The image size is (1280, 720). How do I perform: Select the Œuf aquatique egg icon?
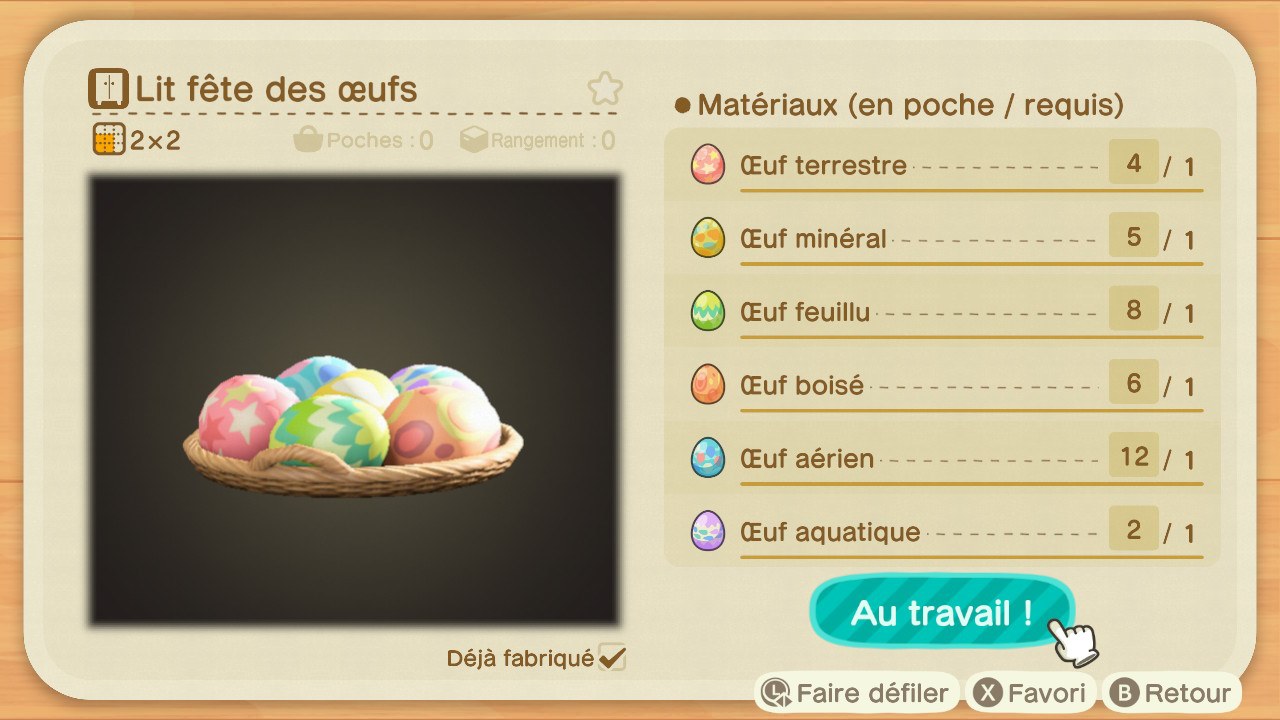coord(707,530)
